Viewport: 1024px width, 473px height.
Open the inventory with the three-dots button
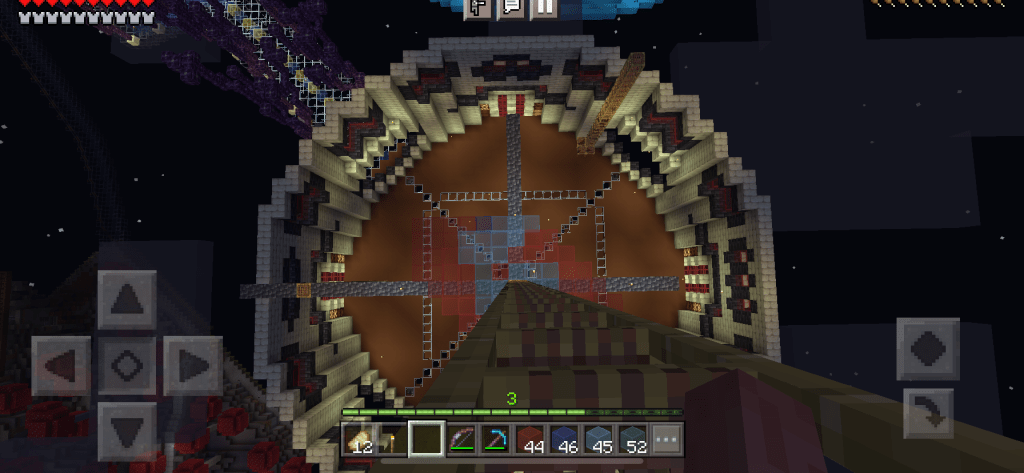click(666, 440)
